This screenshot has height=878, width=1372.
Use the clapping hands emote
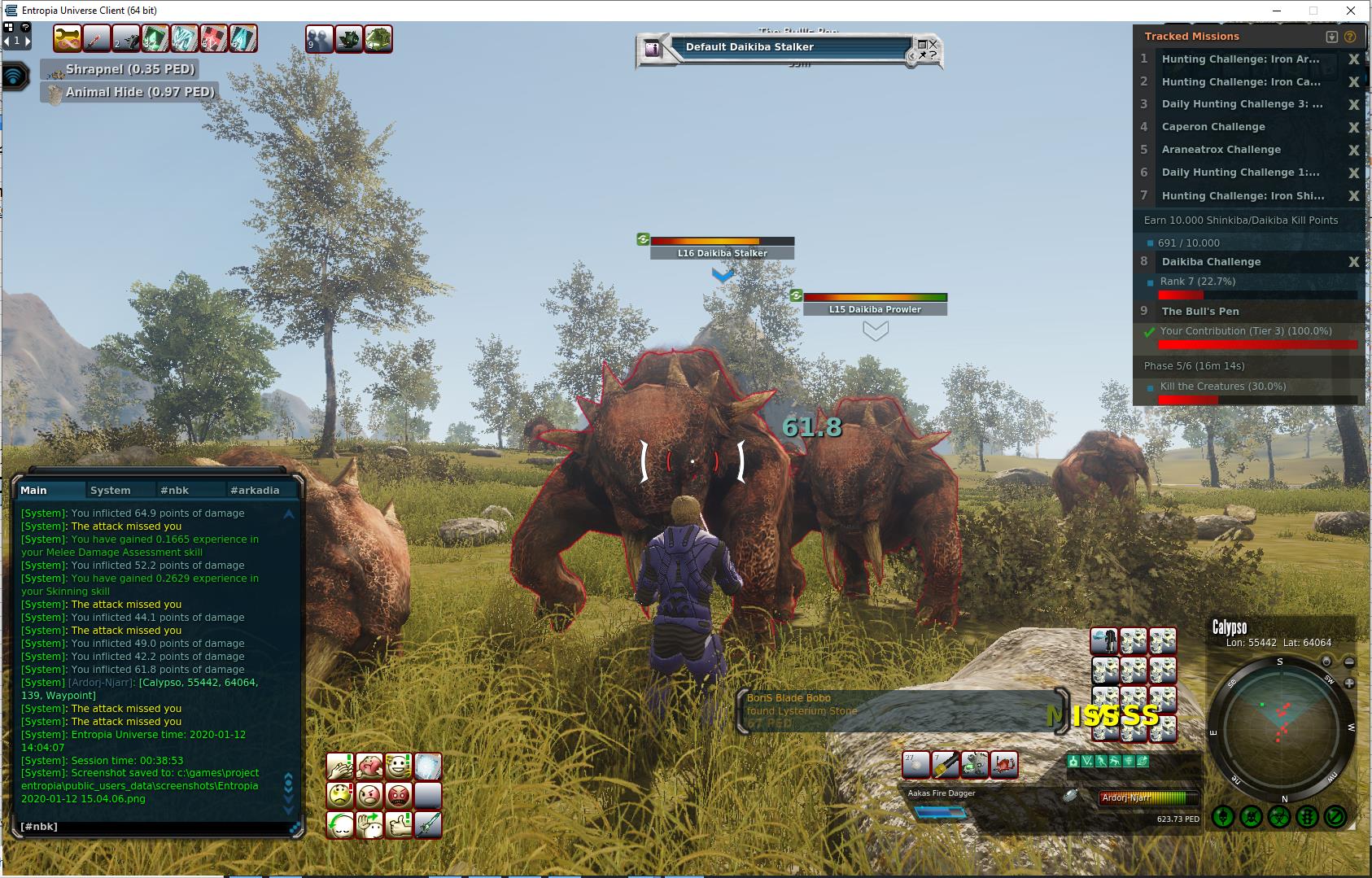point(339,767)
